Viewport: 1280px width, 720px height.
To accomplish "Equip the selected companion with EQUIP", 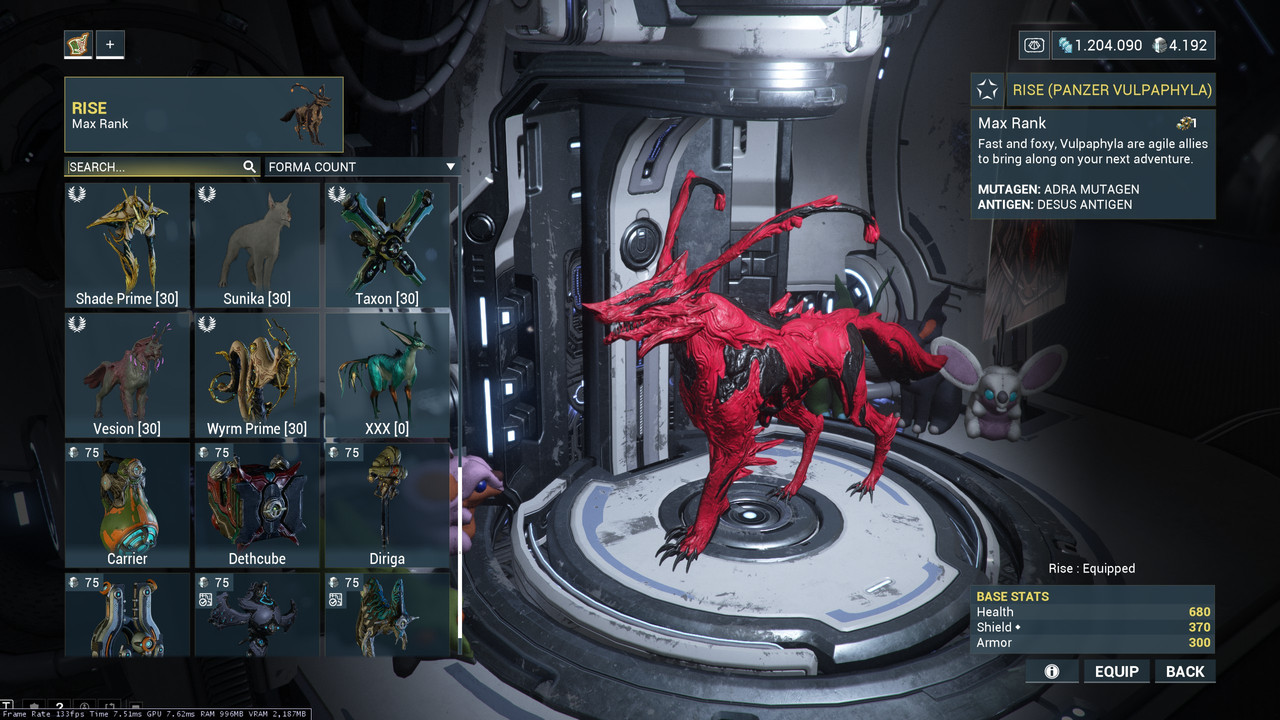I will 1116,672.
